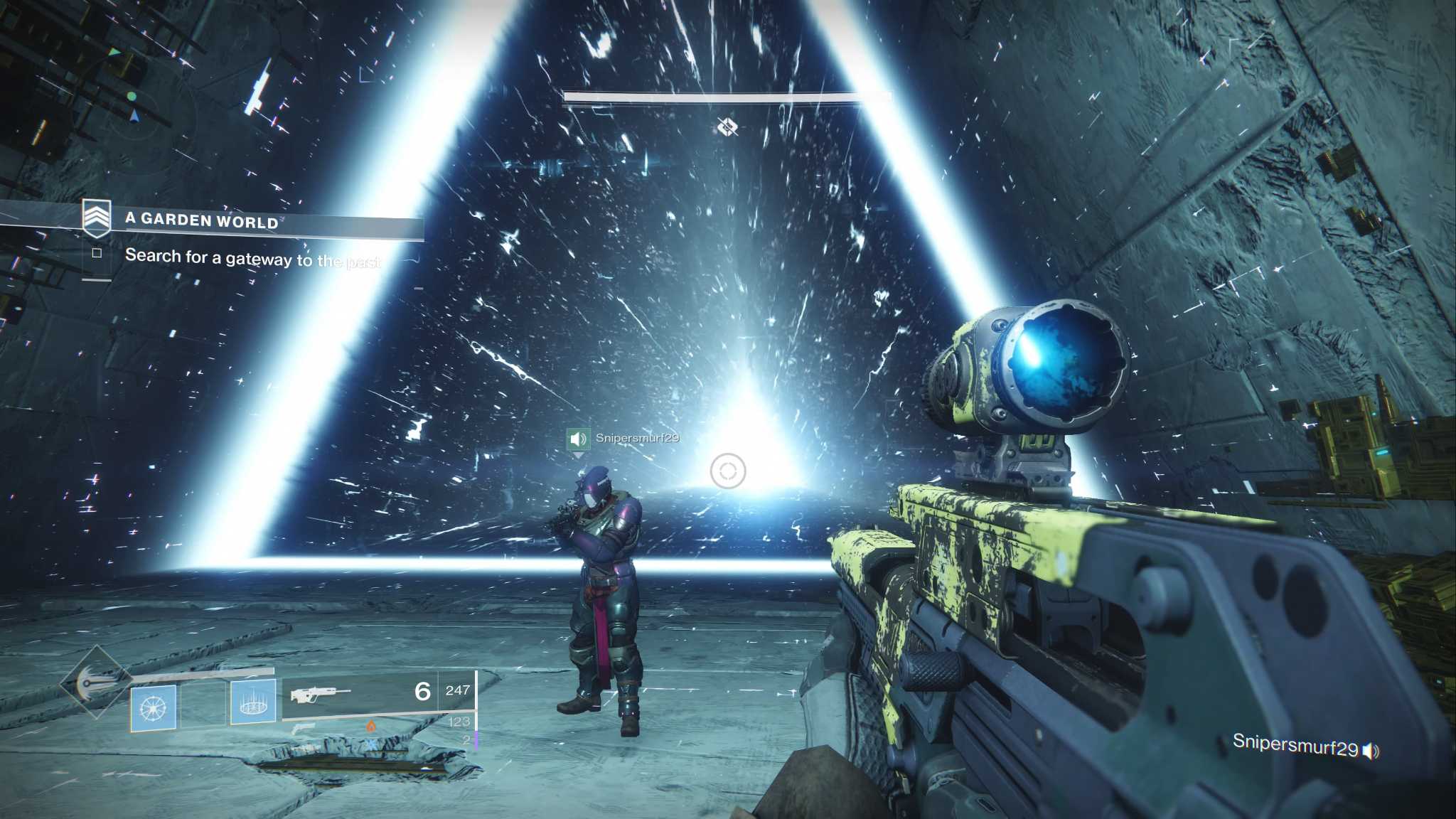Viewport: 1456px width, 819px height.
Task: Select the green teammate dot on the radar
Action: [132, 96]
